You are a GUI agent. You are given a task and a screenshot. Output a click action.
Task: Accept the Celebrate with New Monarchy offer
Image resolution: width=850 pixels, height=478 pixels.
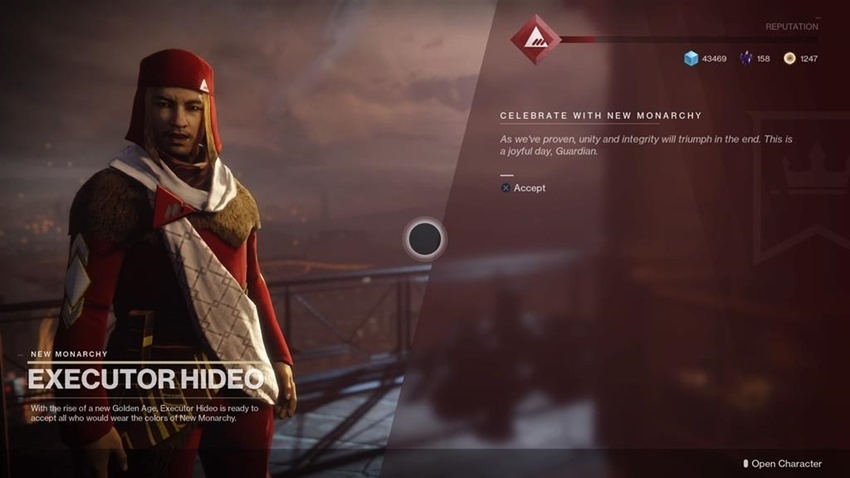pos(524,188)
